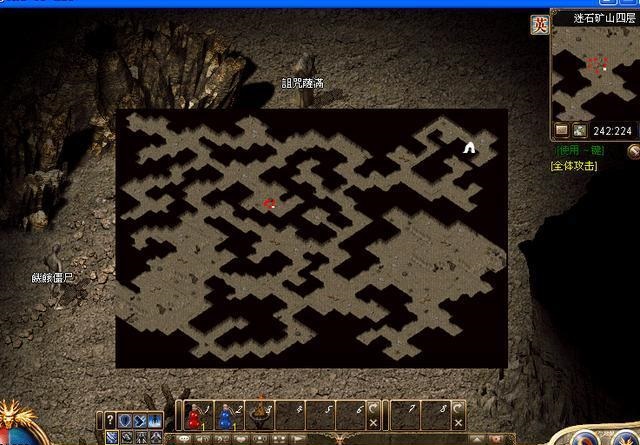This screenshot has width=640, height=445.
Task: Click the blue shield icon beside help
Action: click(x=125, y=420)
